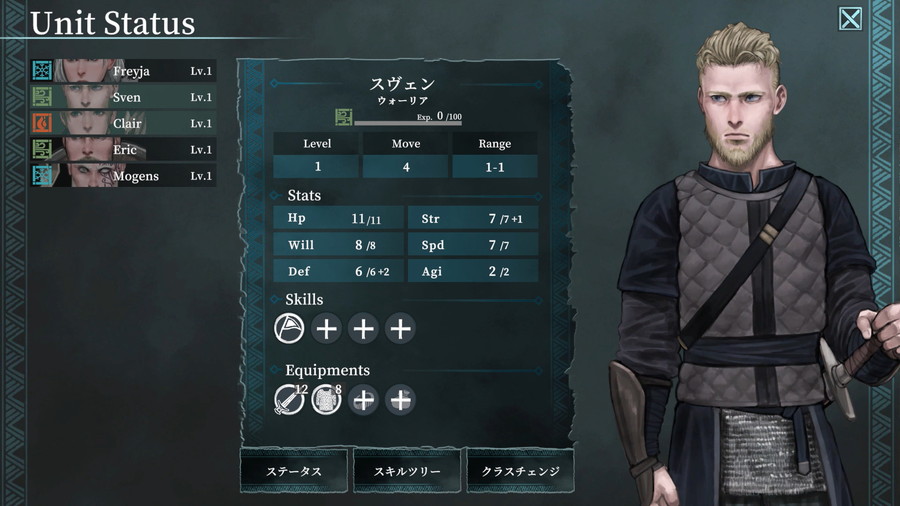Open the ステータス tab
The width and height of the screenshot is (900, 506).
tap(294, 471)
